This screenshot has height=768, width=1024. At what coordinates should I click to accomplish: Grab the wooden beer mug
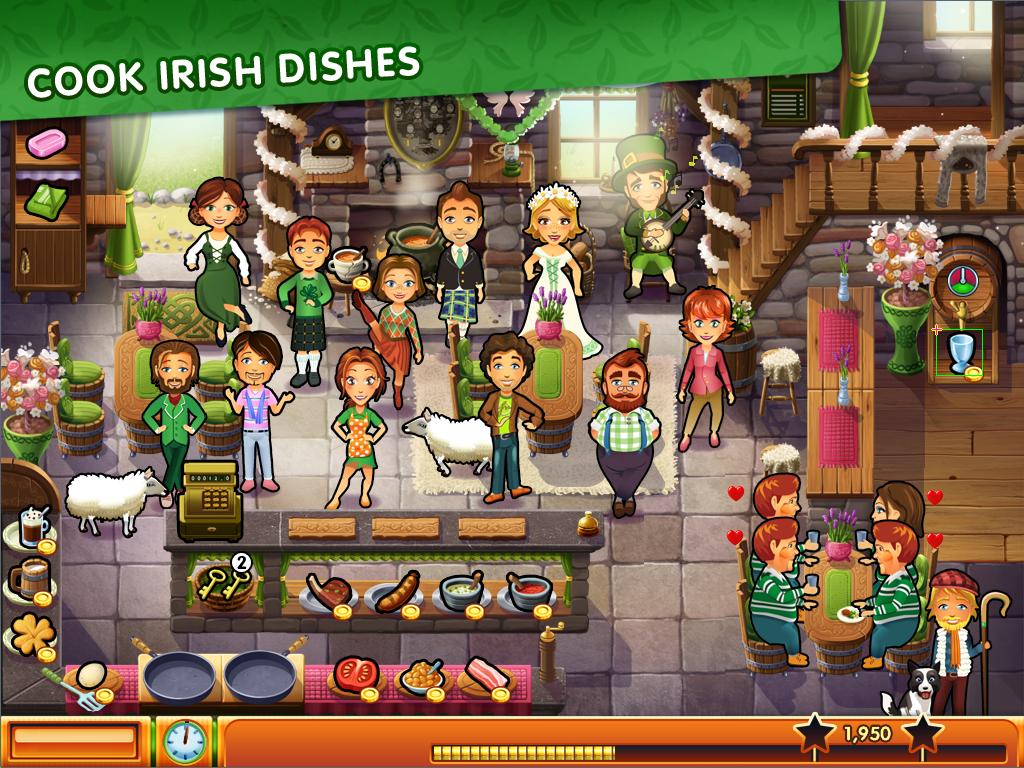(27, 579)
